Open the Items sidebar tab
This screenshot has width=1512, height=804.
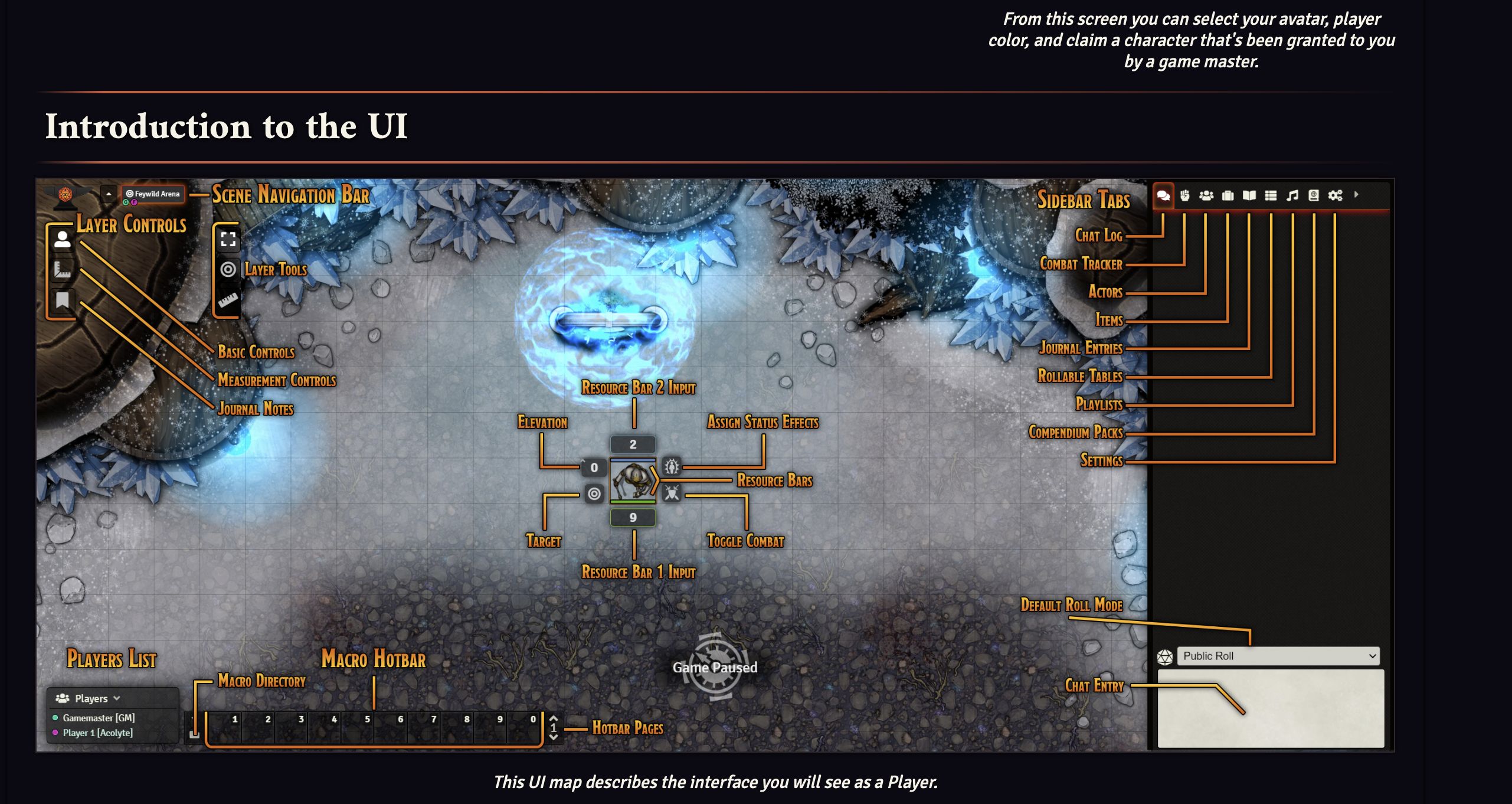coord(1228,196)
